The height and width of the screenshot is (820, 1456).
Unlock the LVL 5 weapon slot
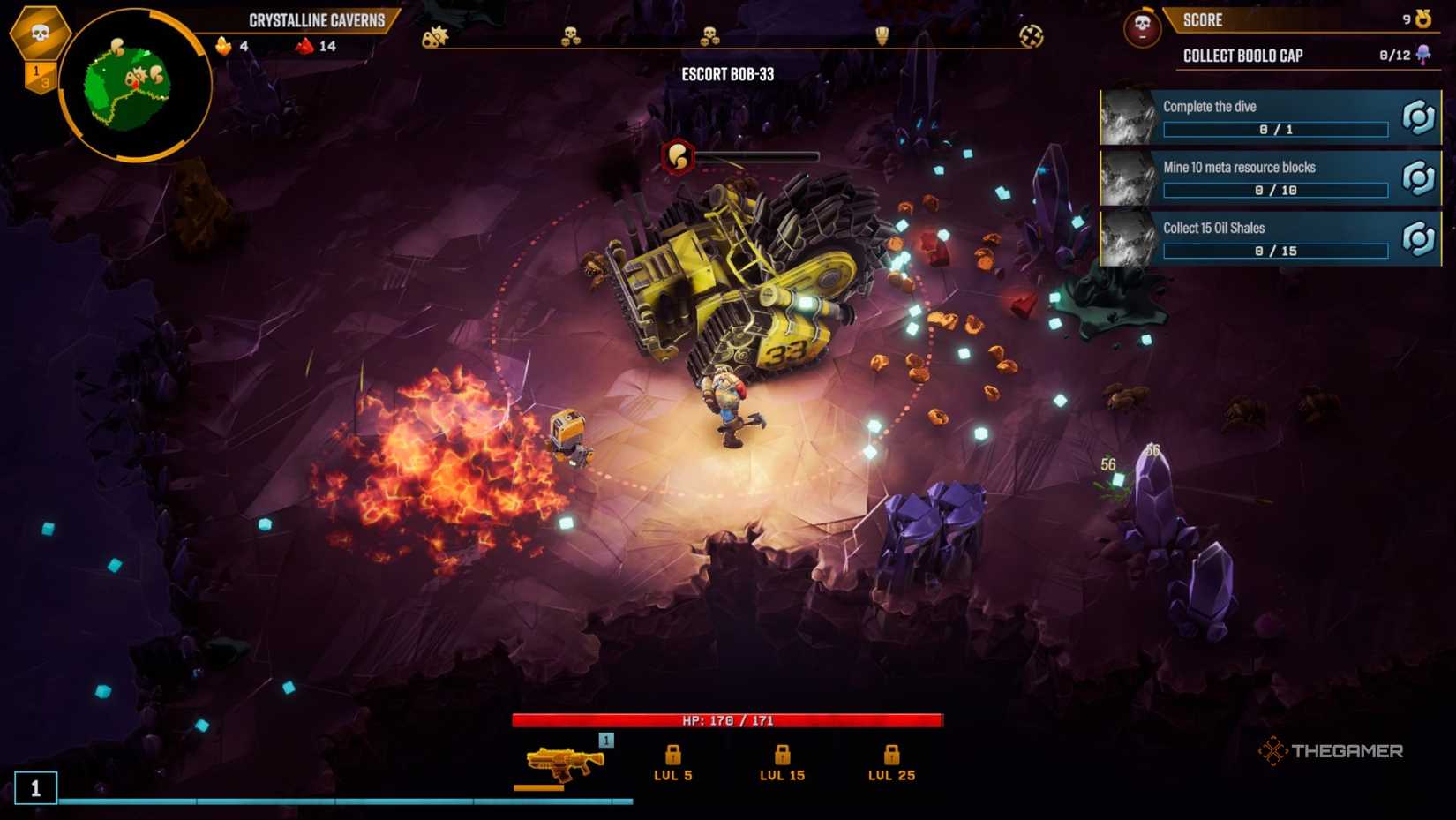673,756
